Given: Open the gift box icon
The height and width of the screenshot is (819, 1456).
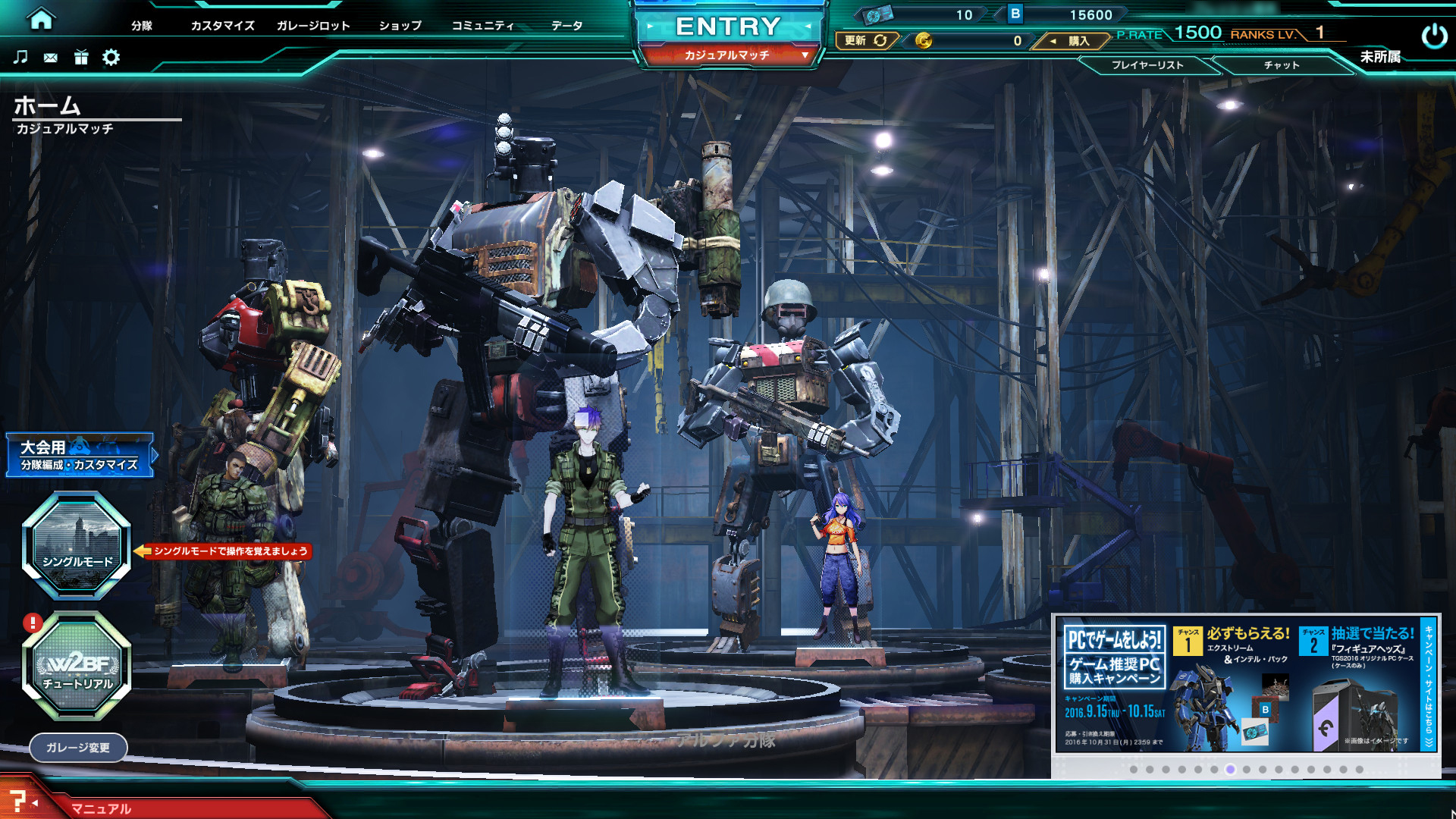Looking at the screenshot, I should 81,57.
